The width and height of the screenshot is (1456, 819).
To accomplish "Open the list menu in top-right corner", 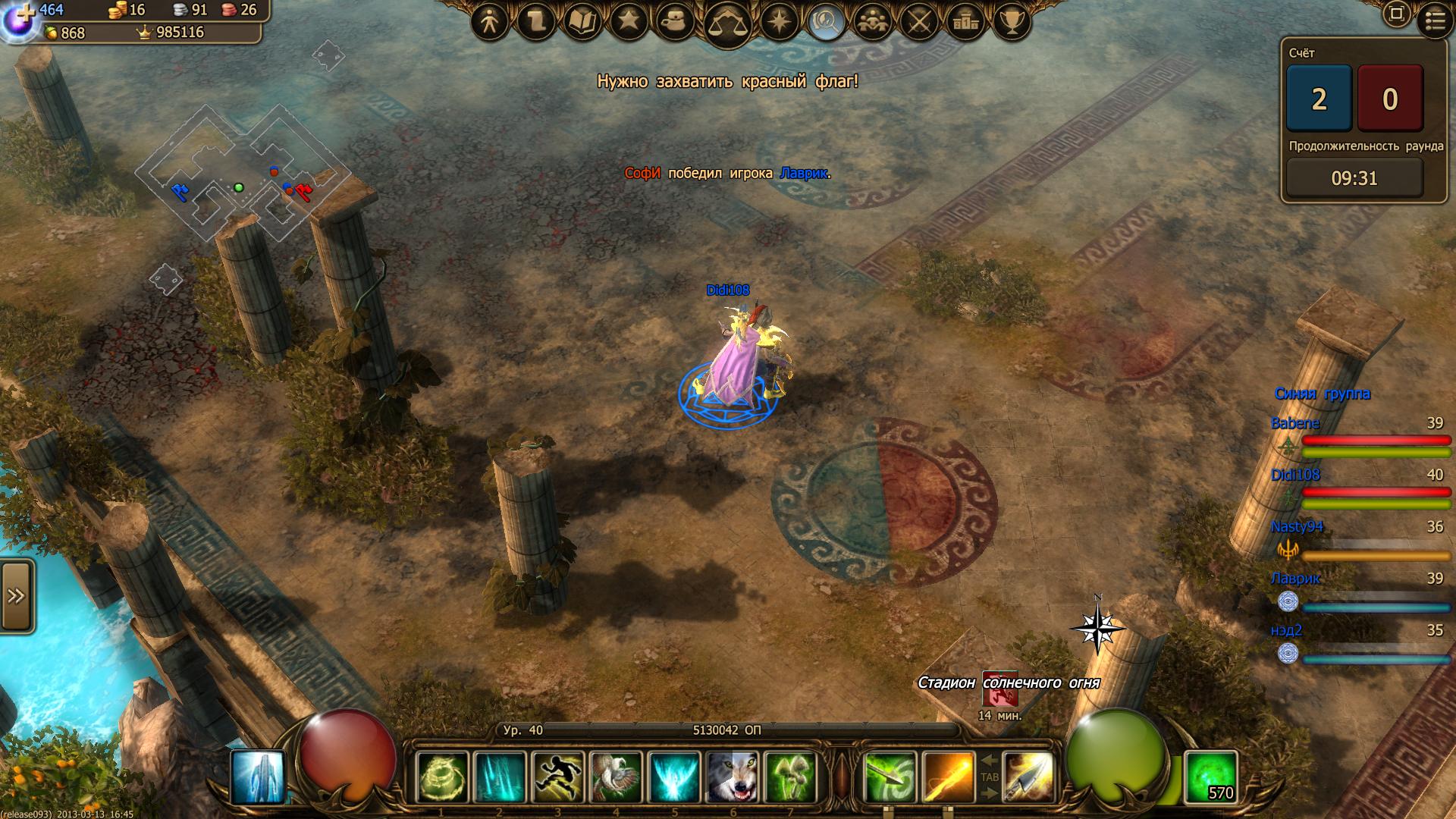I will click(1435, 21).
